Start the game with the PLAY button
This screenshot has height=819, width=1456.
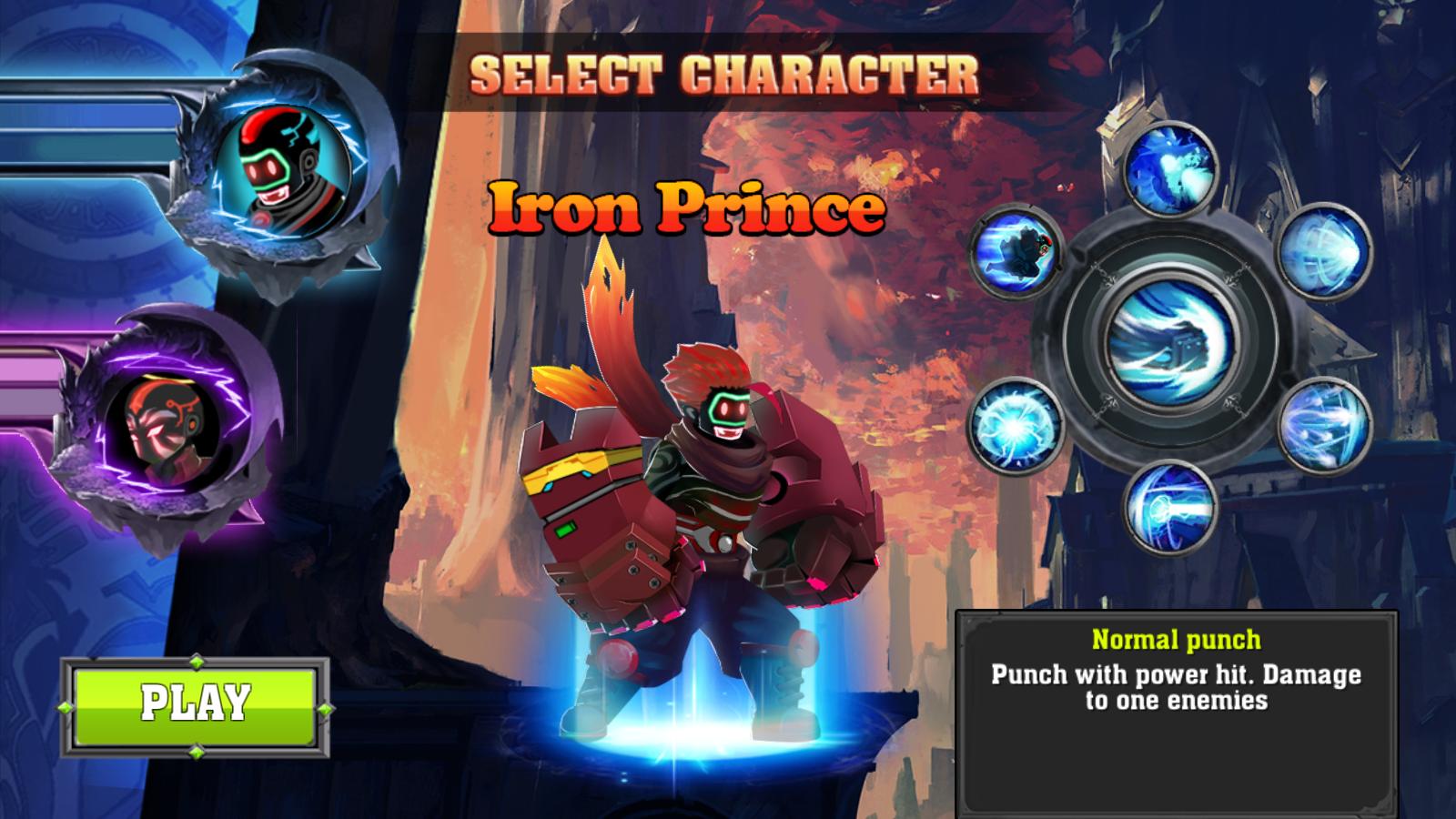coord(195,703)
